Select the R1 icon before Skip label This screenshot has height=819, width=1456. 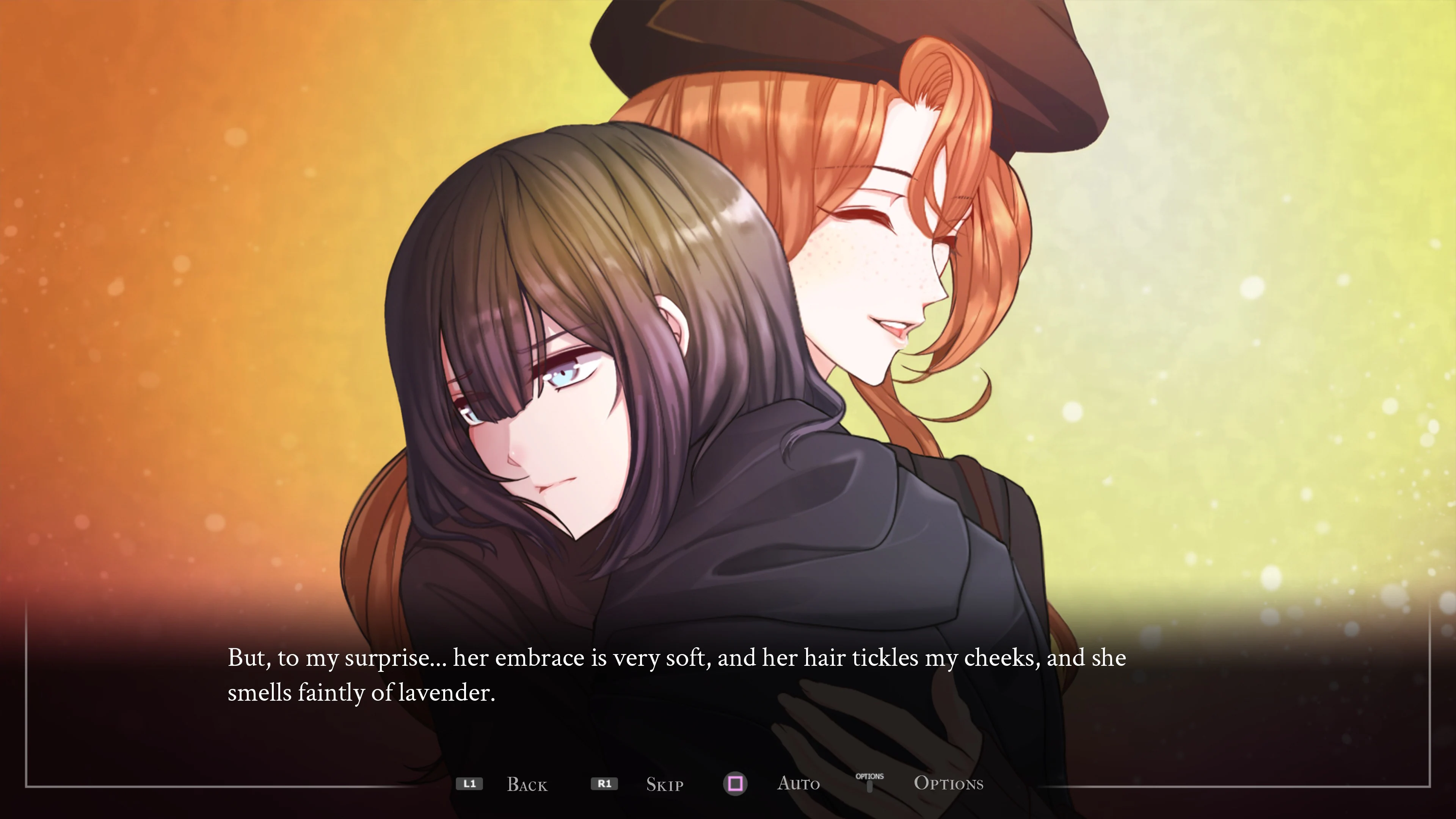(604, 783)
